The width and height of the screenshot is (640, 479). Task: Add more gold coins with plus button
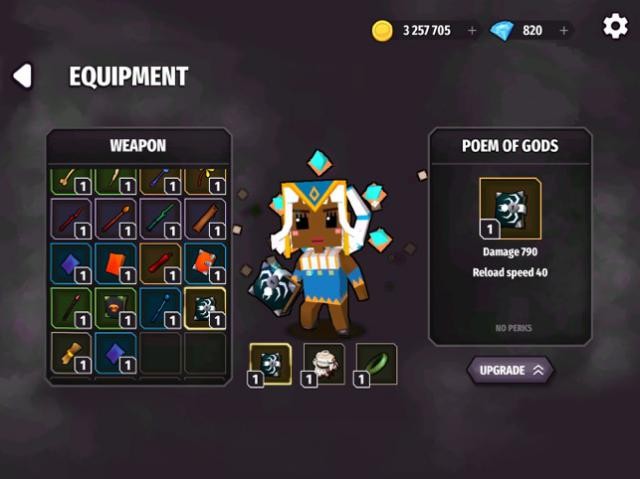[x=472, y=30]
